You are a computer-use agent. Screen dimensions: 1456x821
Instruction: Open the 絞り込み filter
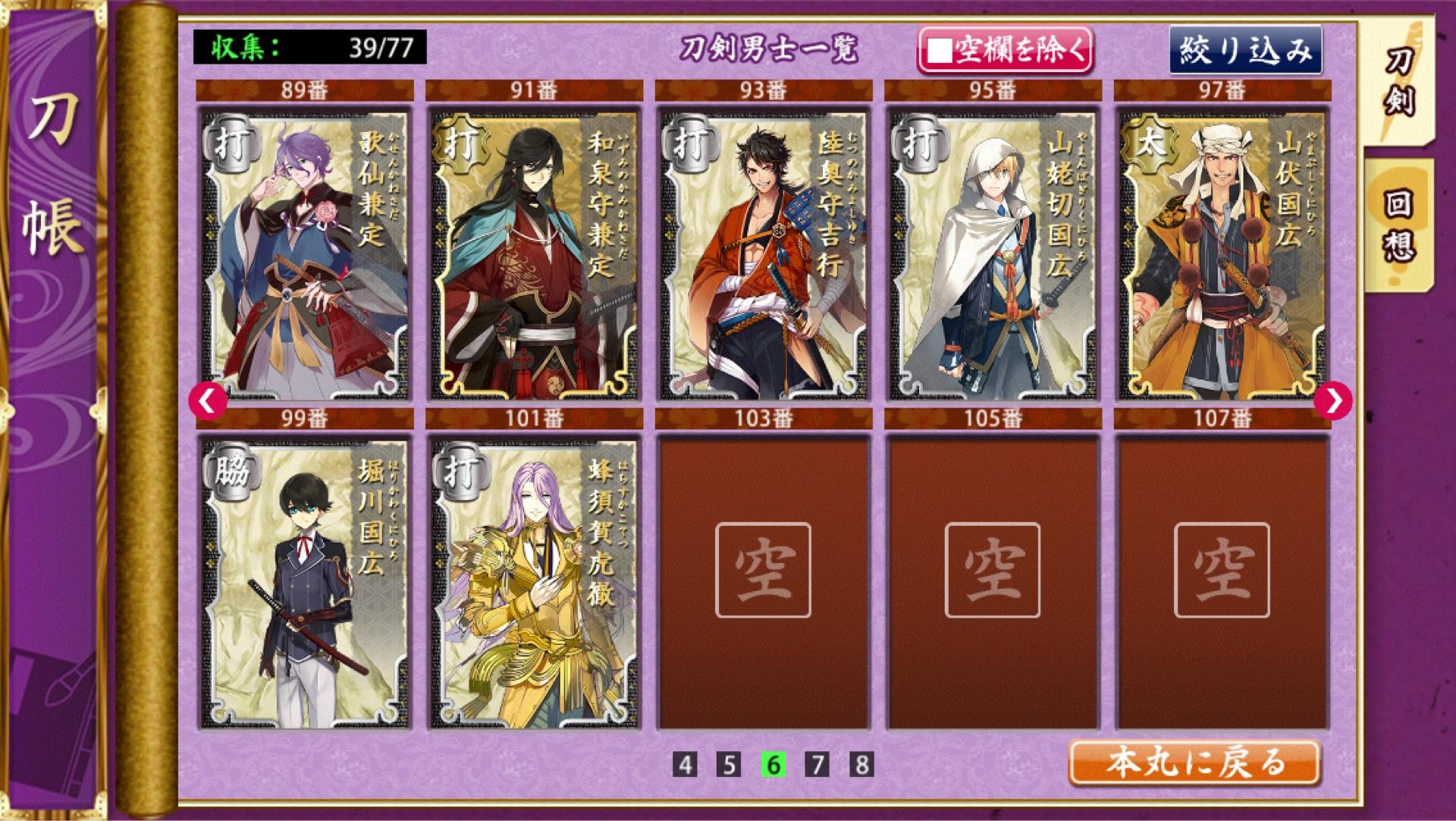[1245, 51]
